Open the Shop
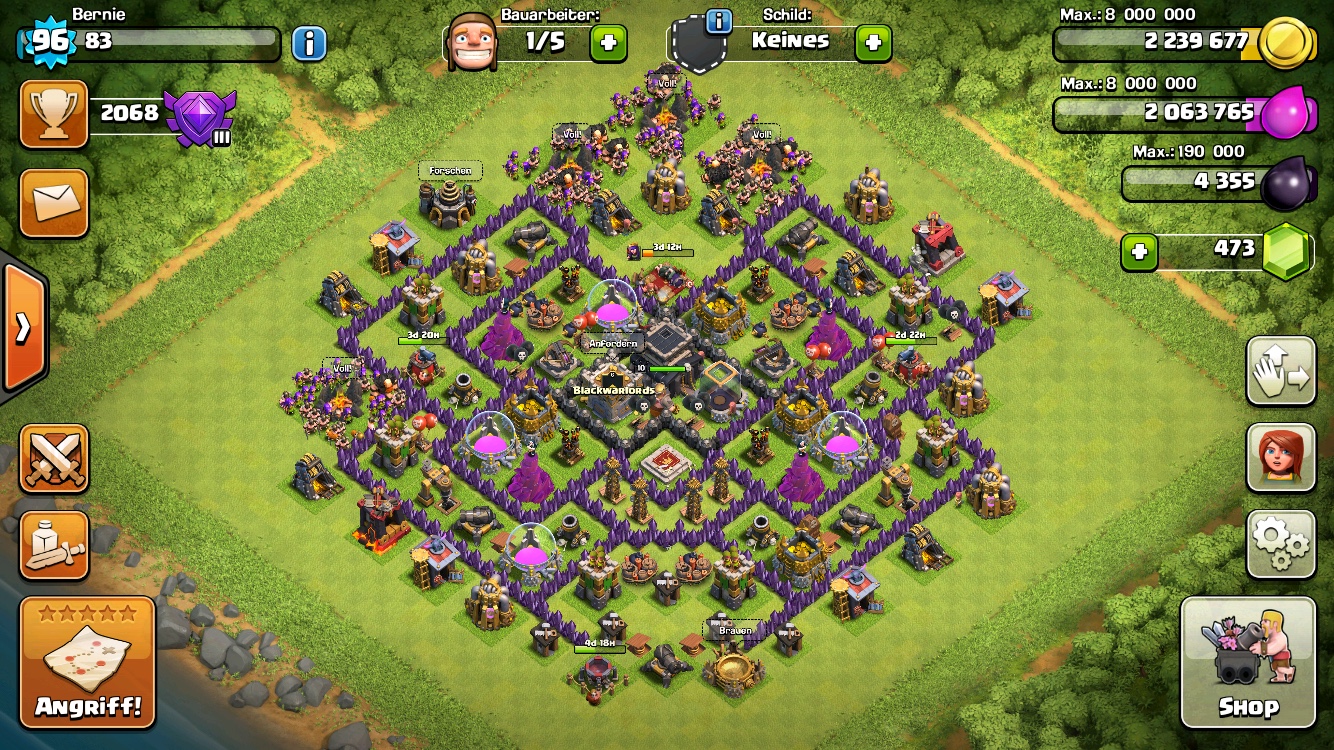 [x=1247, y=662]
